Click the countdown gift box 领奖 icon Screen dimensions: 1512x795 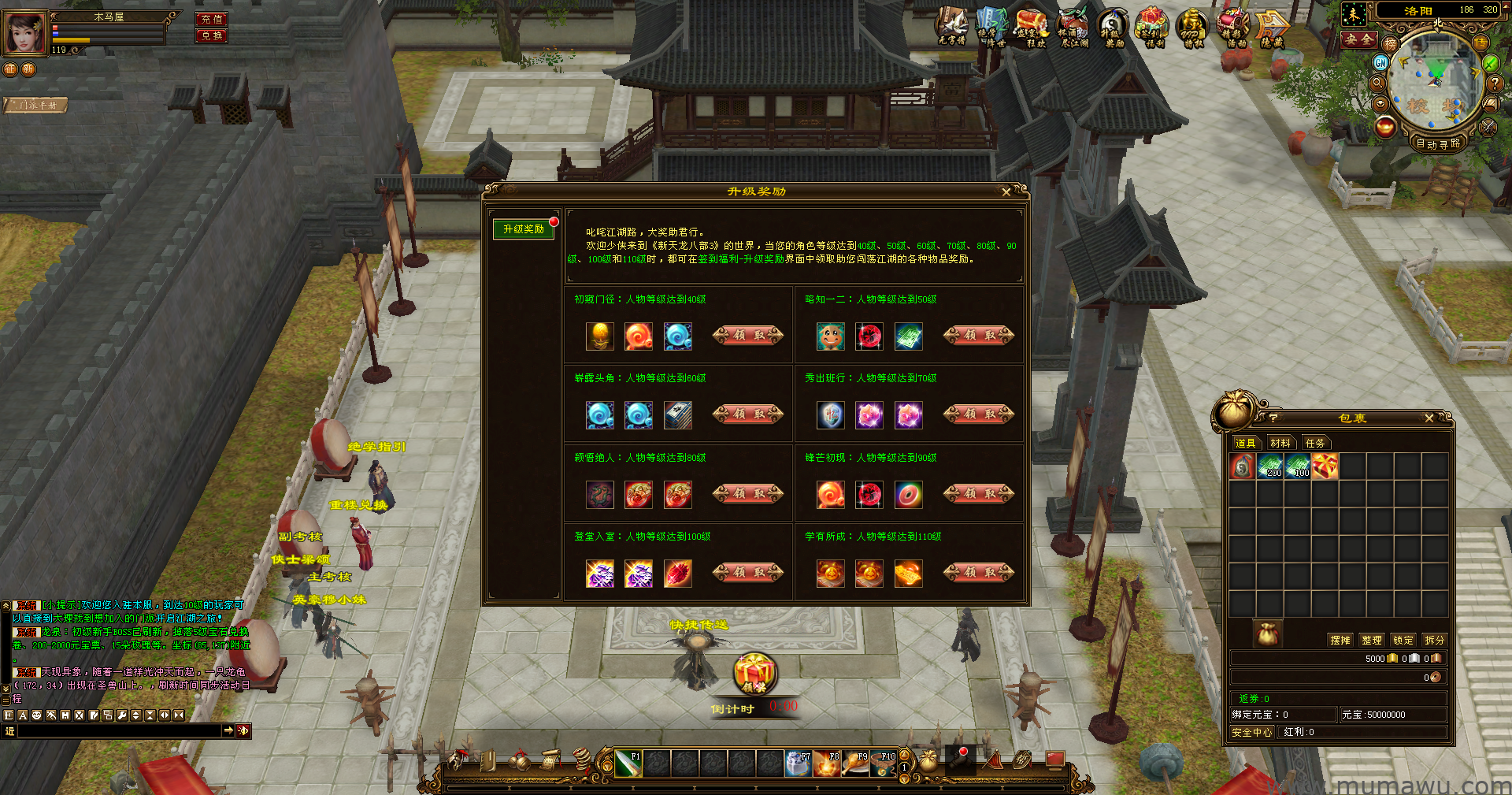click(x=754, y=674)
